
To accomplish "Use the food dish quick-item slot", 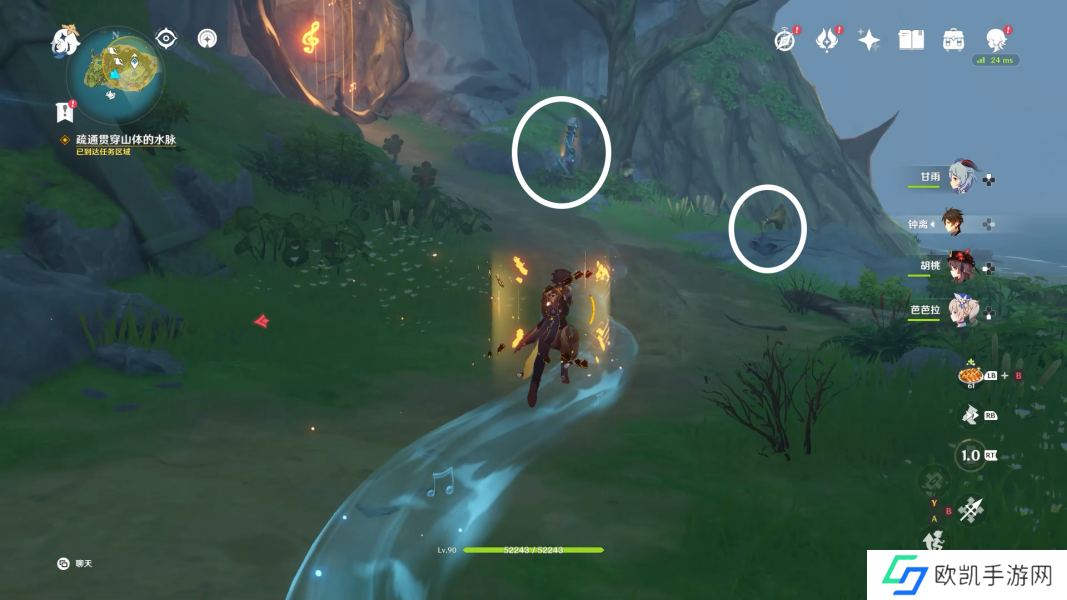I will pyautogui.click(x=970, y=376).
